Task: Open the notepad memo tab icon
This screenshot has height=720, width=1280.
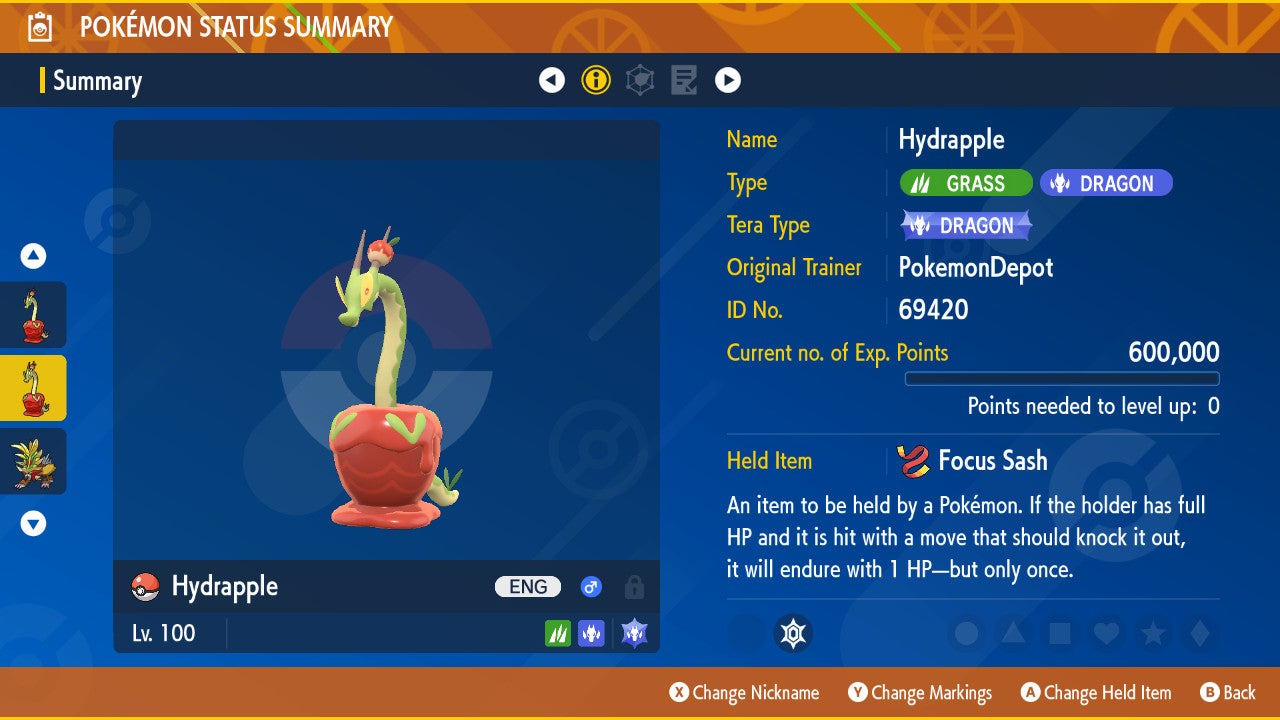Action: point(684,80)
